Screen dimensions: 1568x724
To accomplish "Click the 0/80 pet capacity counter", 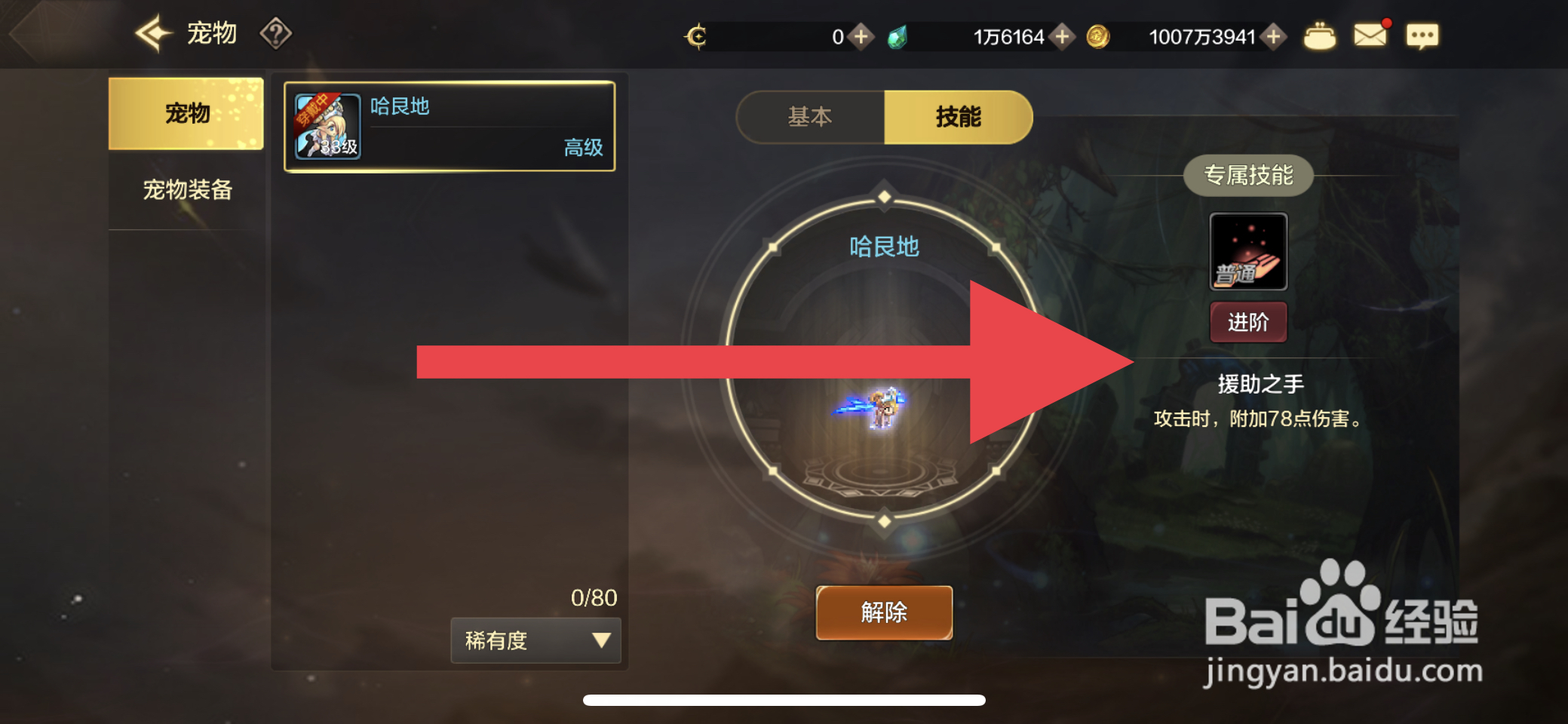I will pyautogui.click(x=593, y=597).
